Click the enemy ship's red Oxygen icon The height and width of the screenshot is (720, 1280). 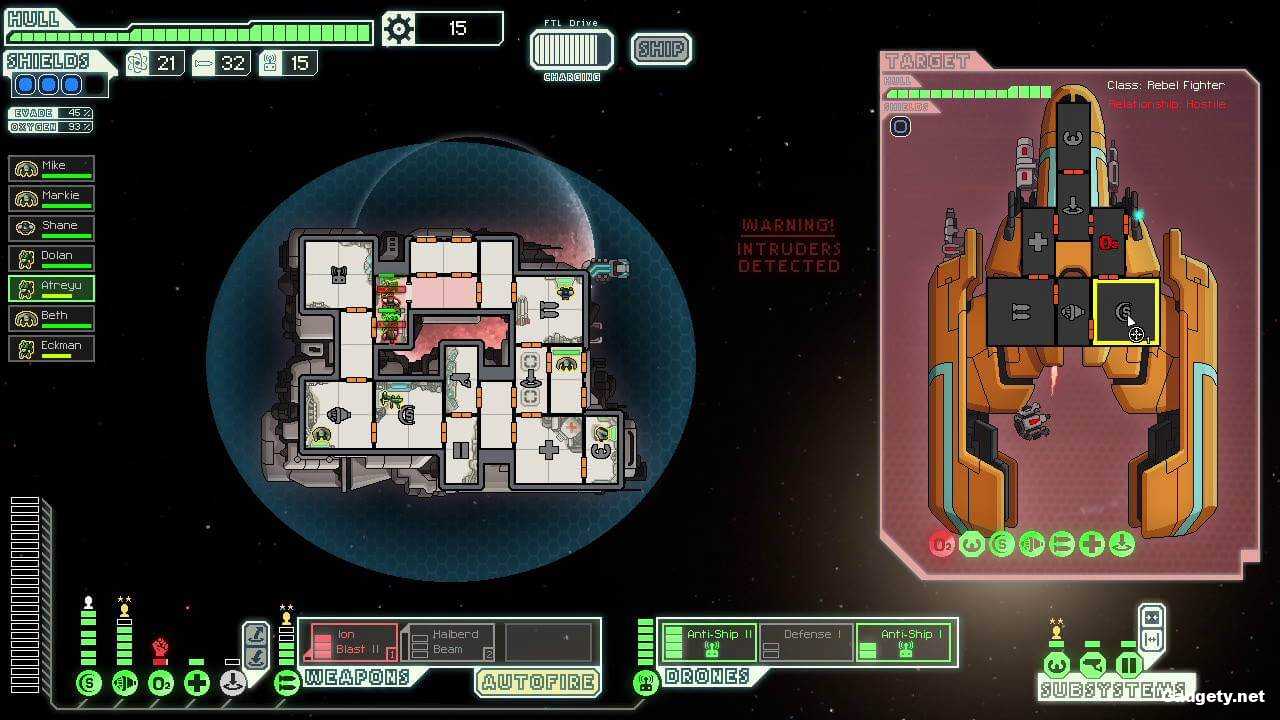point(941,544)
